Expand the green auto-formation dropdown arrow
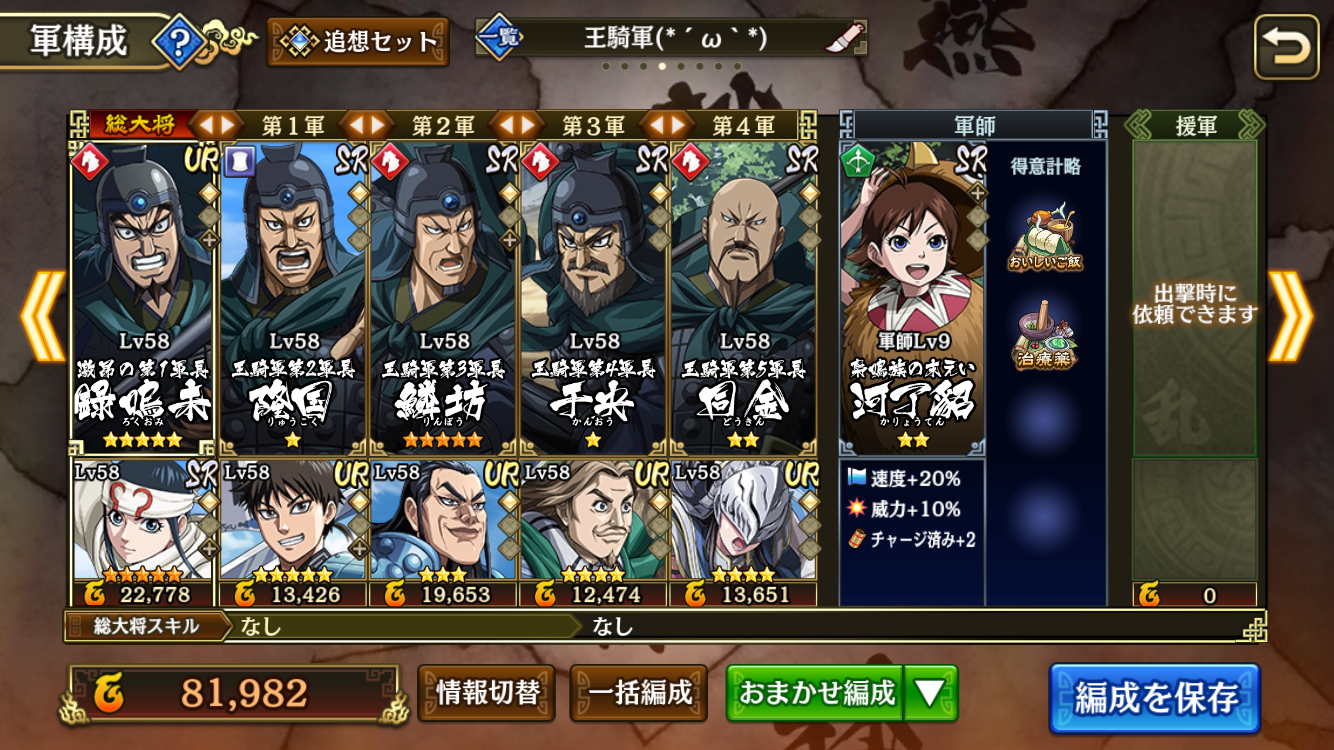 click(930, 693)
